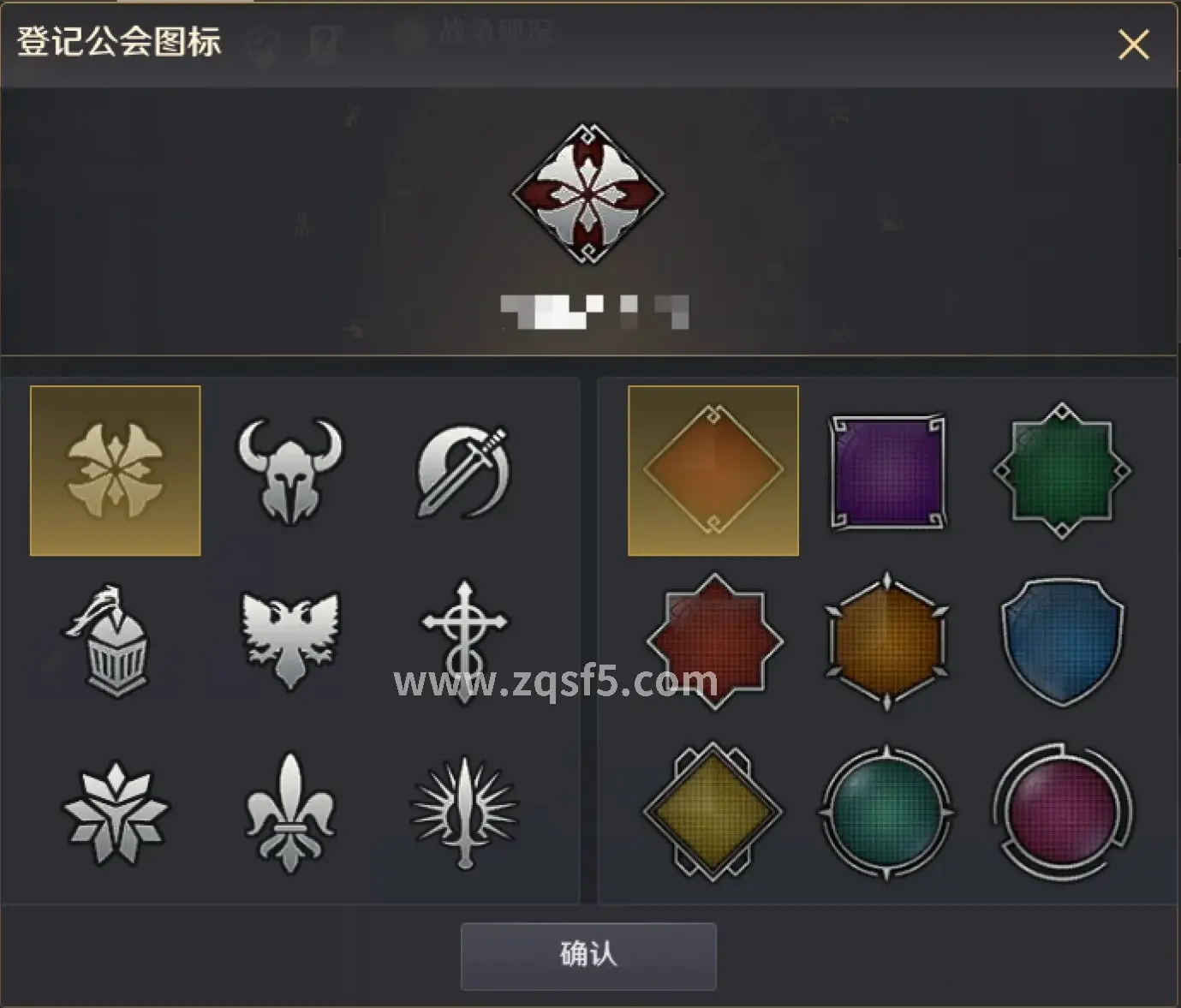The width and height of the screenshot is (1181, 1008).
Task: Select the purple square background
Action: tap(886, 468)
